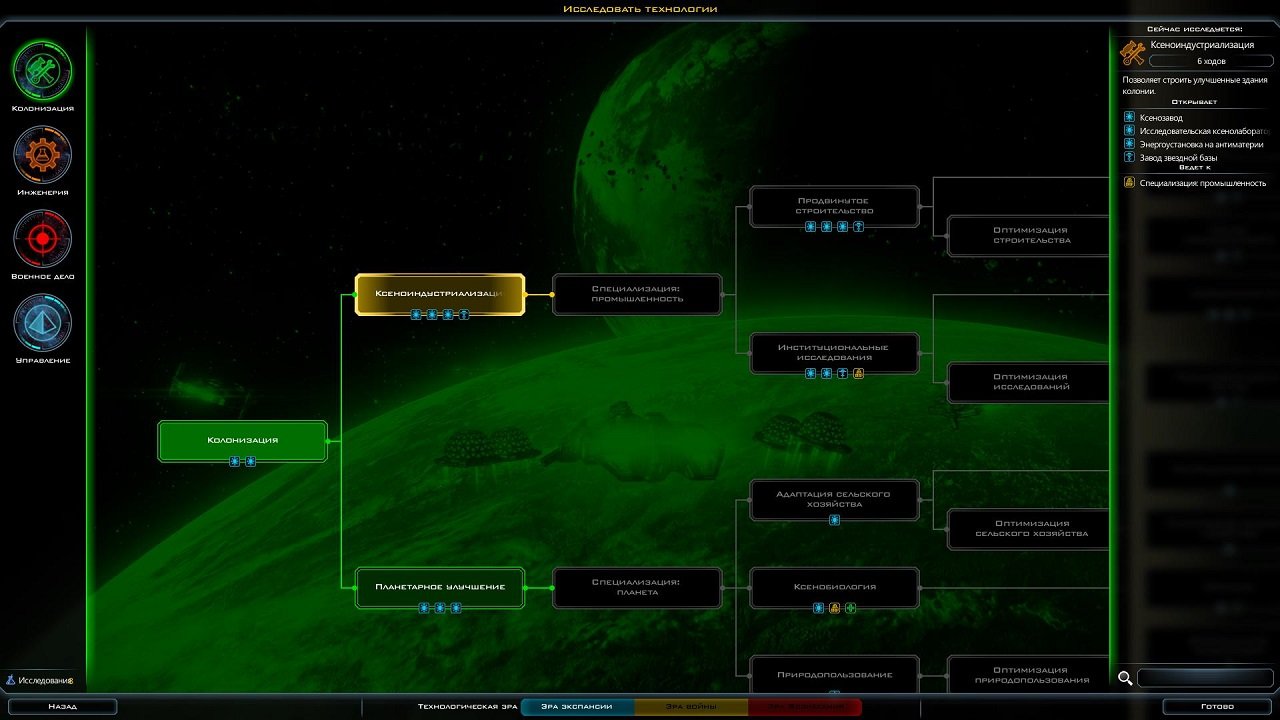
Task: Select the Планетарное улучшение technology node
Action: coord(440,588)
